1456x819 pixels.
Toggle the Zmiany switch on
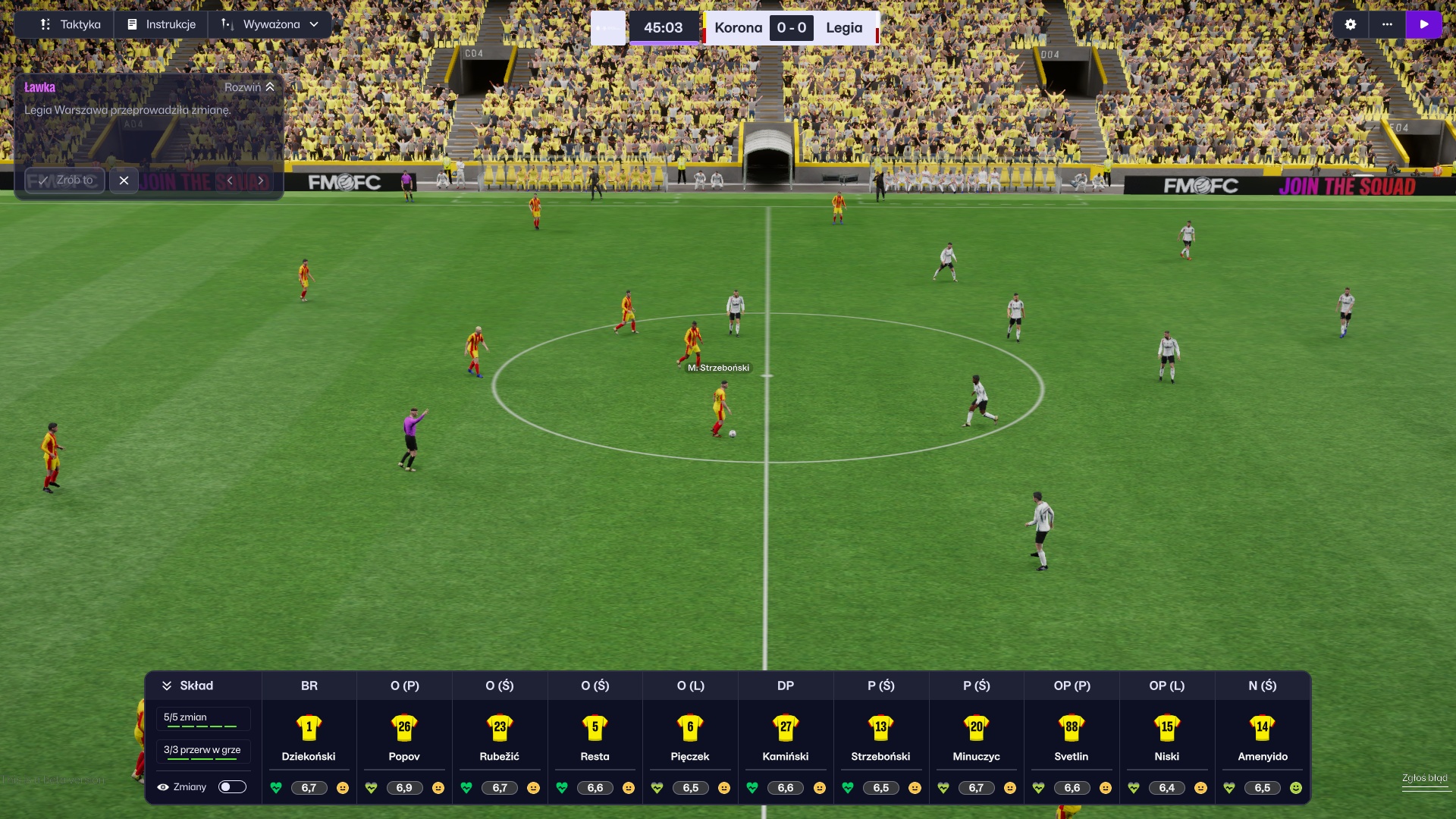tap(232, 787)
